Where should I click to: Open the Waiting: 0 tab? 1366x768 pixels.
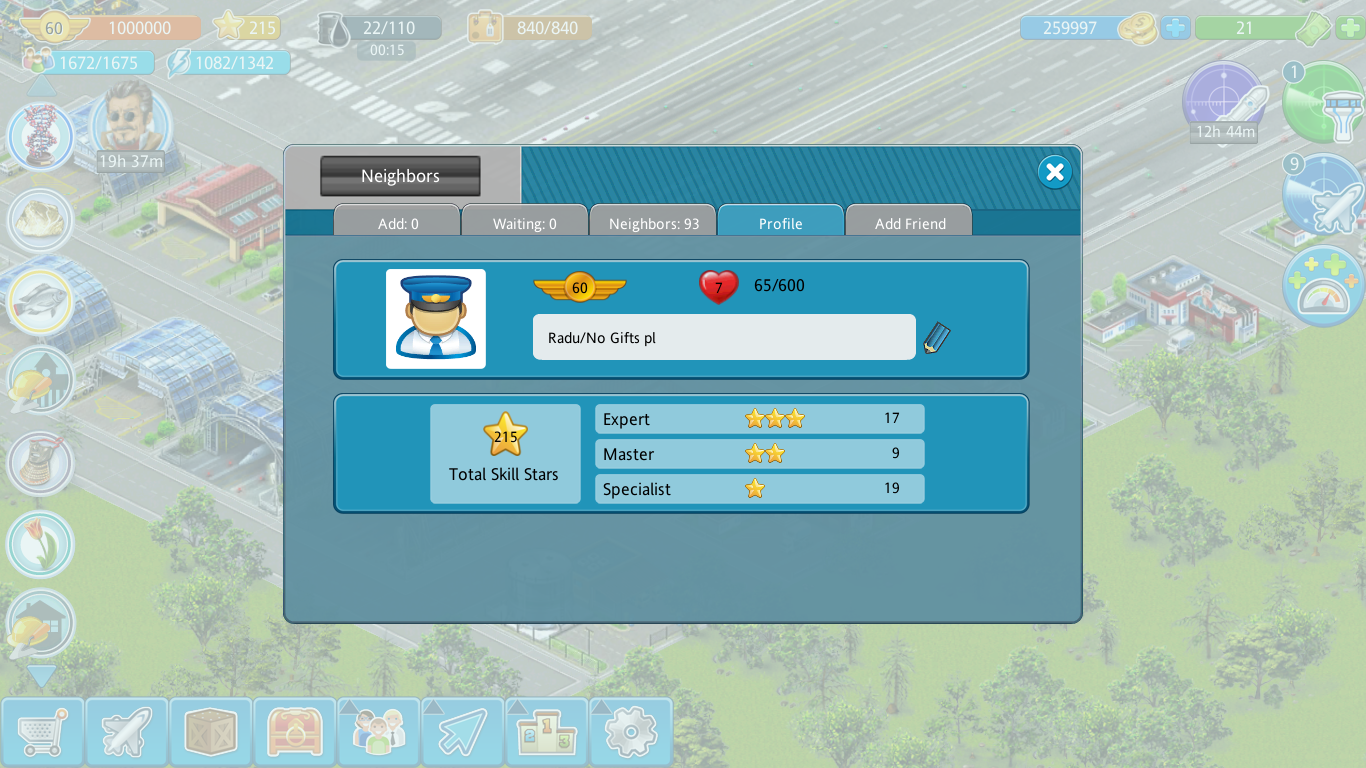pos(524,223)
